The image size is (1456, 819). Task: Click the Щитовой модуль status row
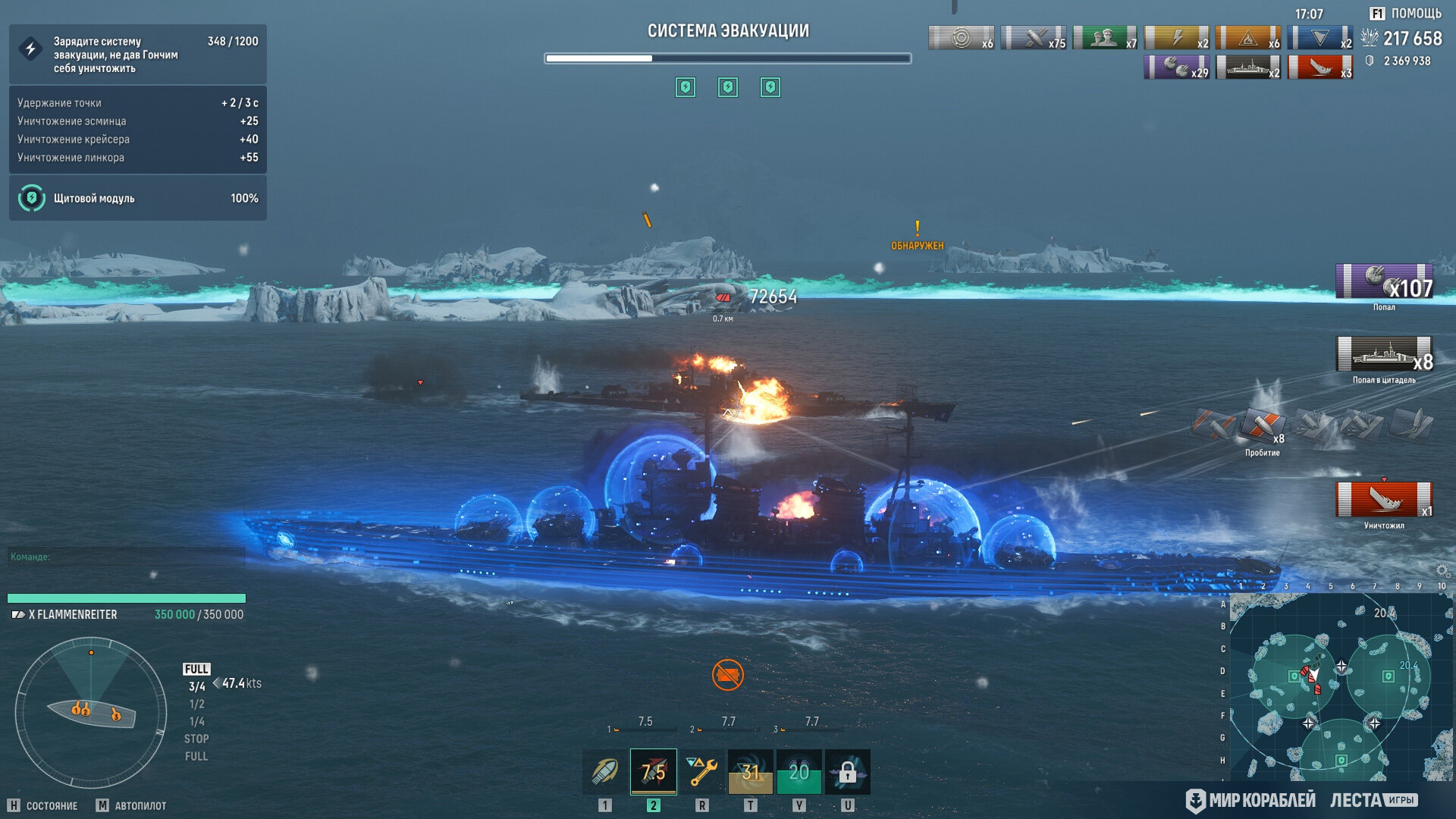point(137,198)
